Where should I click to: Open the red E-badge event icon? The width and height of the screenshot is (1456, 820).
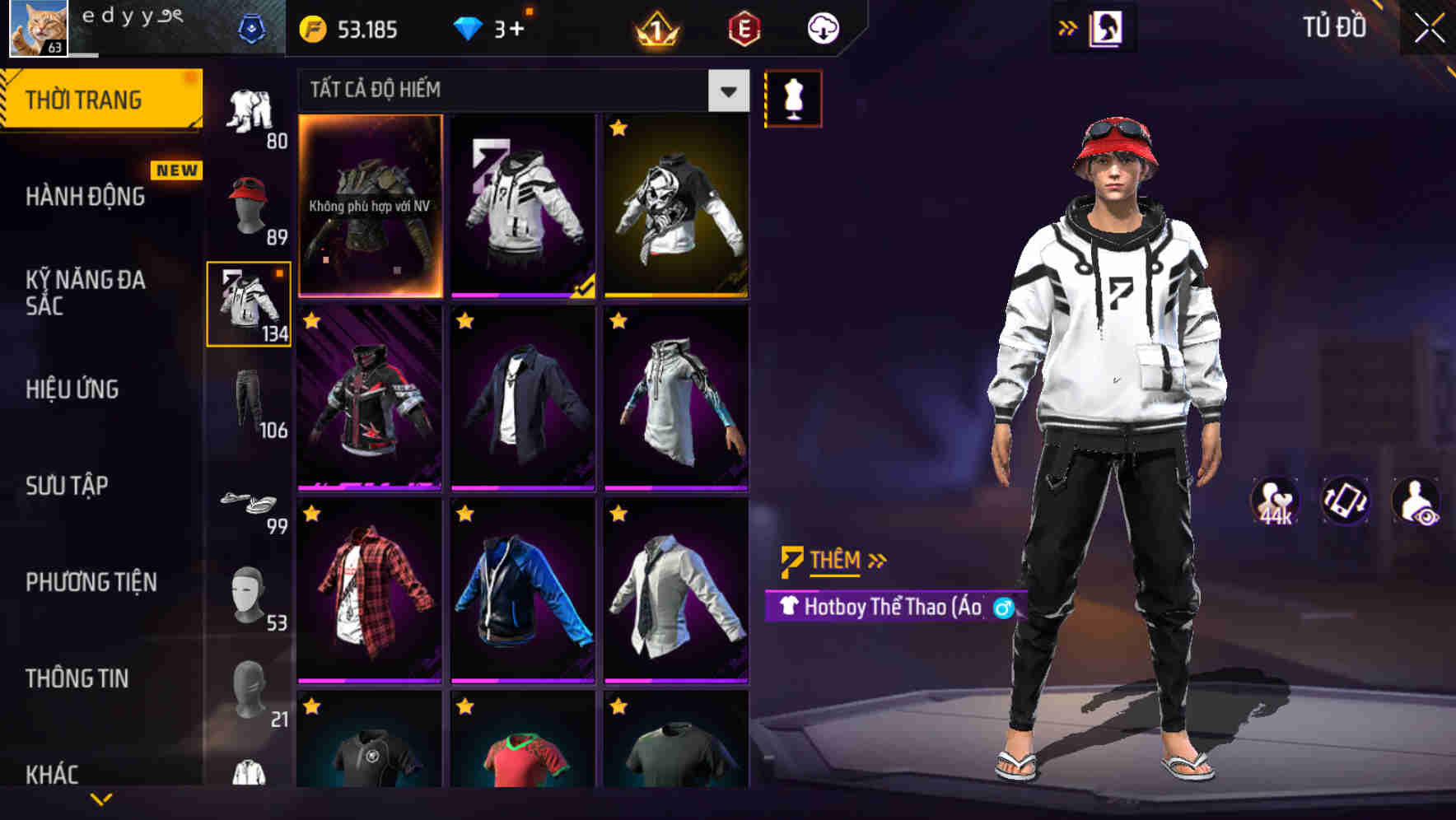pos(743,28)
